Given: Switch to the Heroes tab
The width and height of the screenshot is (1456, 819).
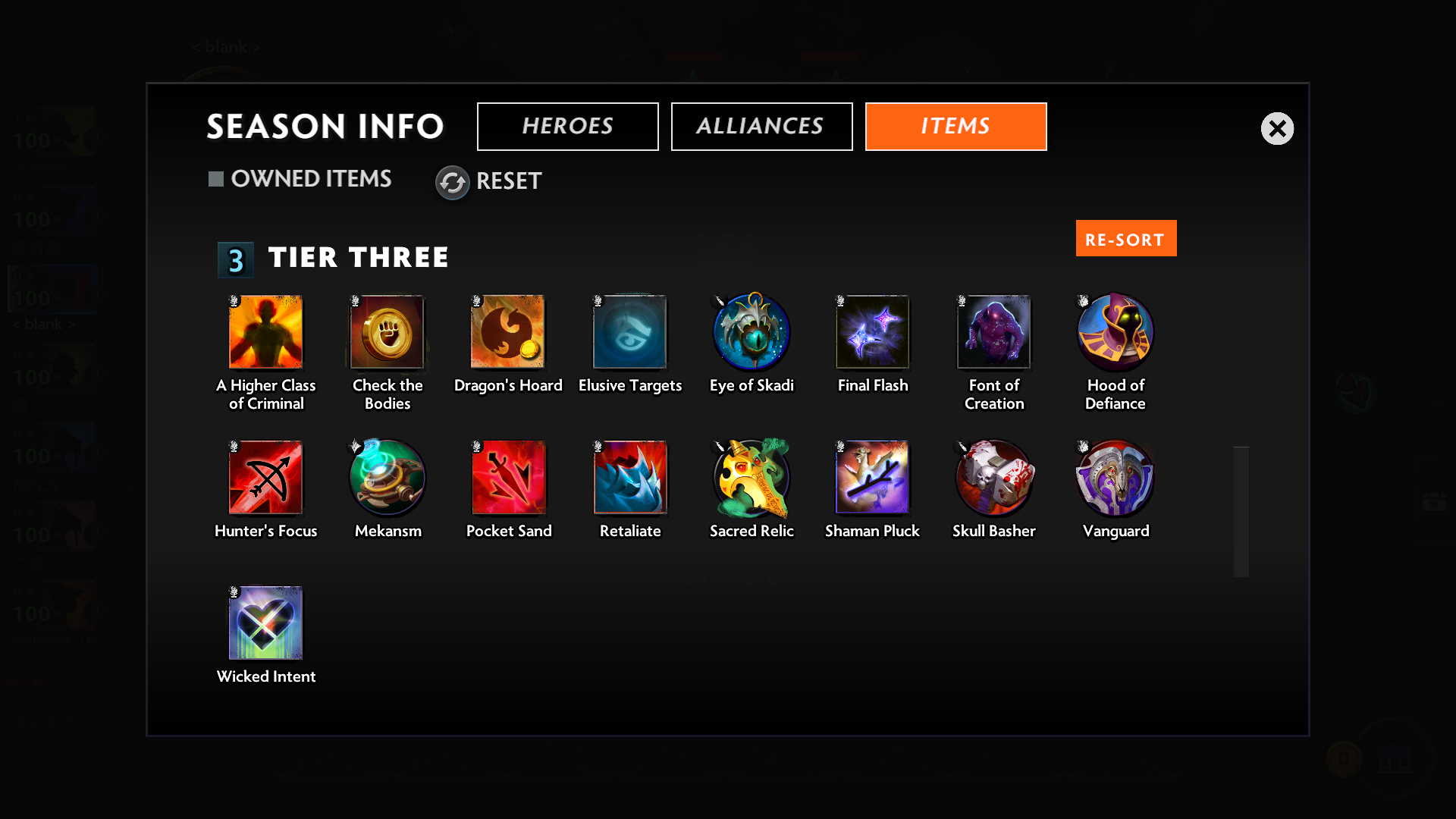Looking at the screenshot, I should pyautogui.click(x=567, y=126).
